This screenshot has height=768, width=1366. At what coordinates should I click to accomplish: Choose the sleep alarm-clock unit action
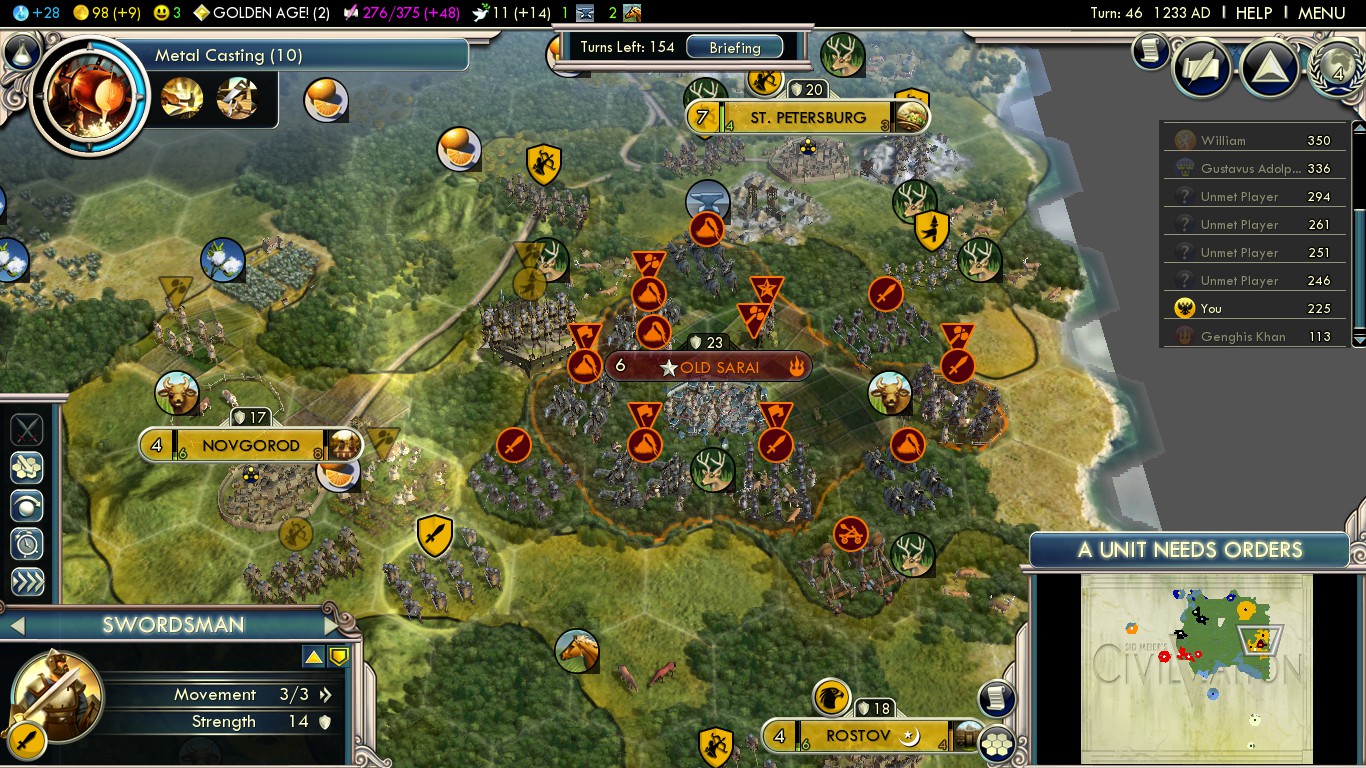[x=27, y=542]
